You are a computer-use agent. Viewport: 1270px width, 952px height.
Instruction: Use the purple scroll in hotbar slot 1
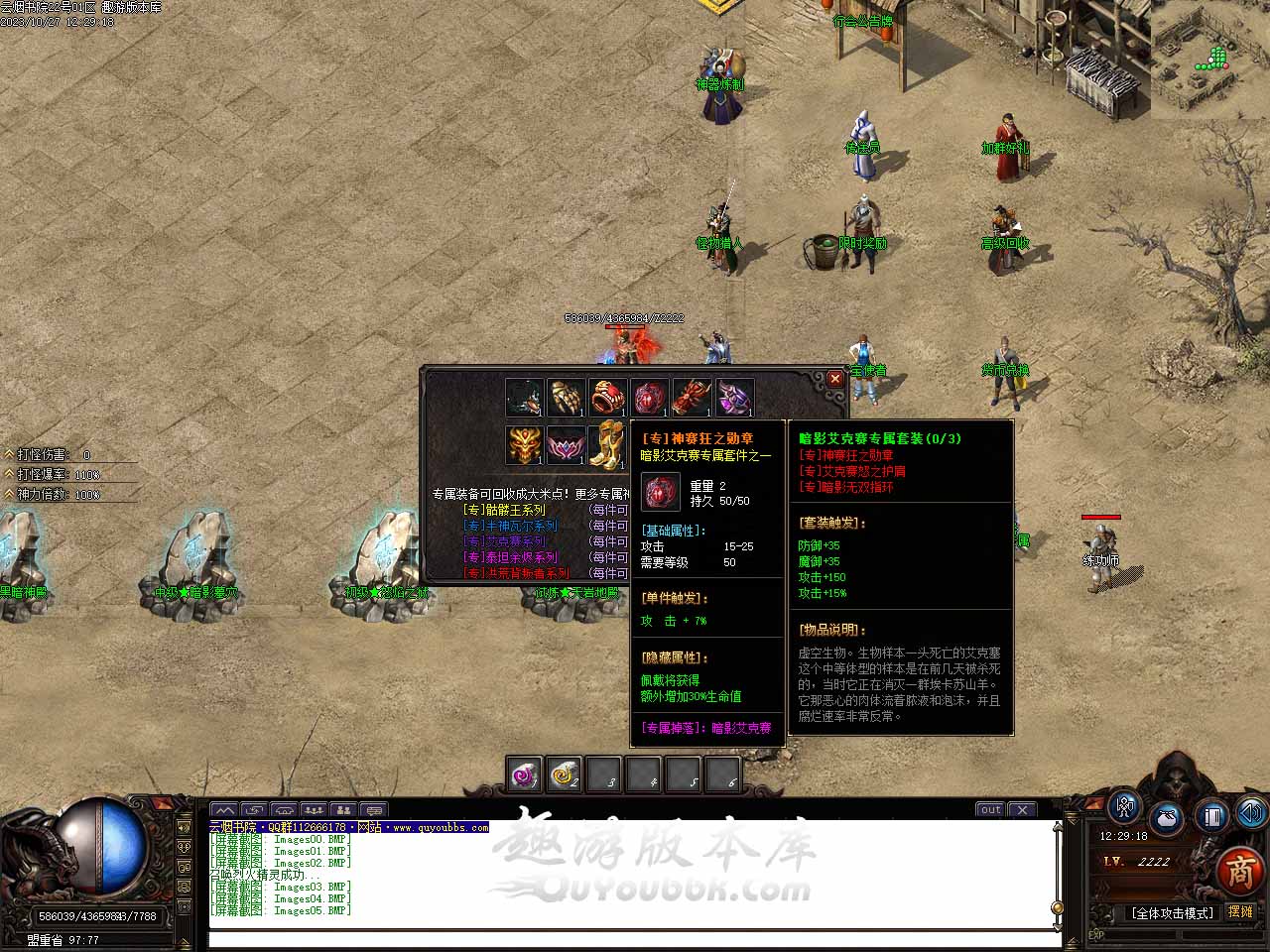tap(523, 774)
